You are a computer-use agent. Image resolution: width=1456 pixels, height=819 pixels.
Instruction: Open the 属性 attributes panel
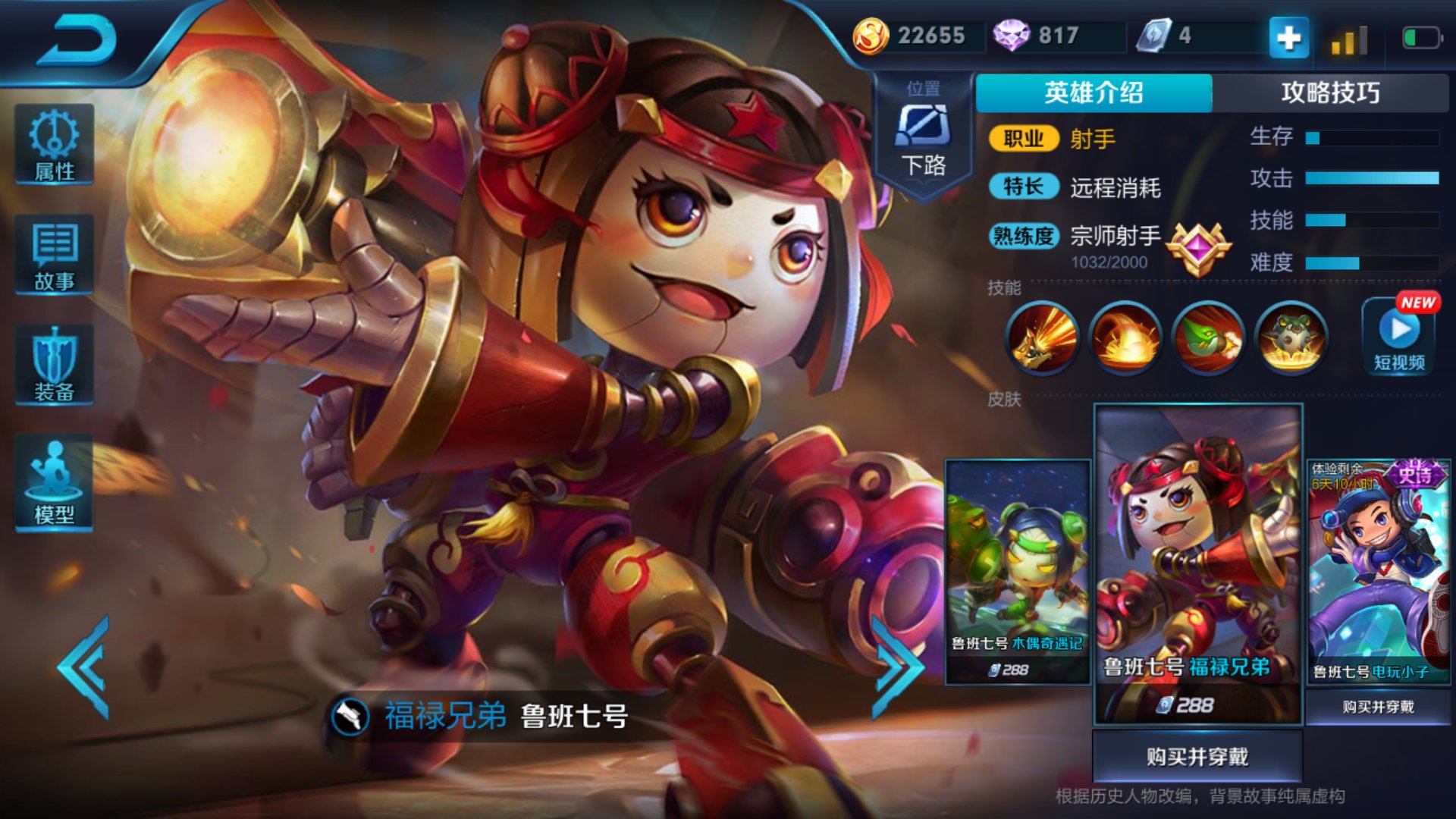coord(55,145)
